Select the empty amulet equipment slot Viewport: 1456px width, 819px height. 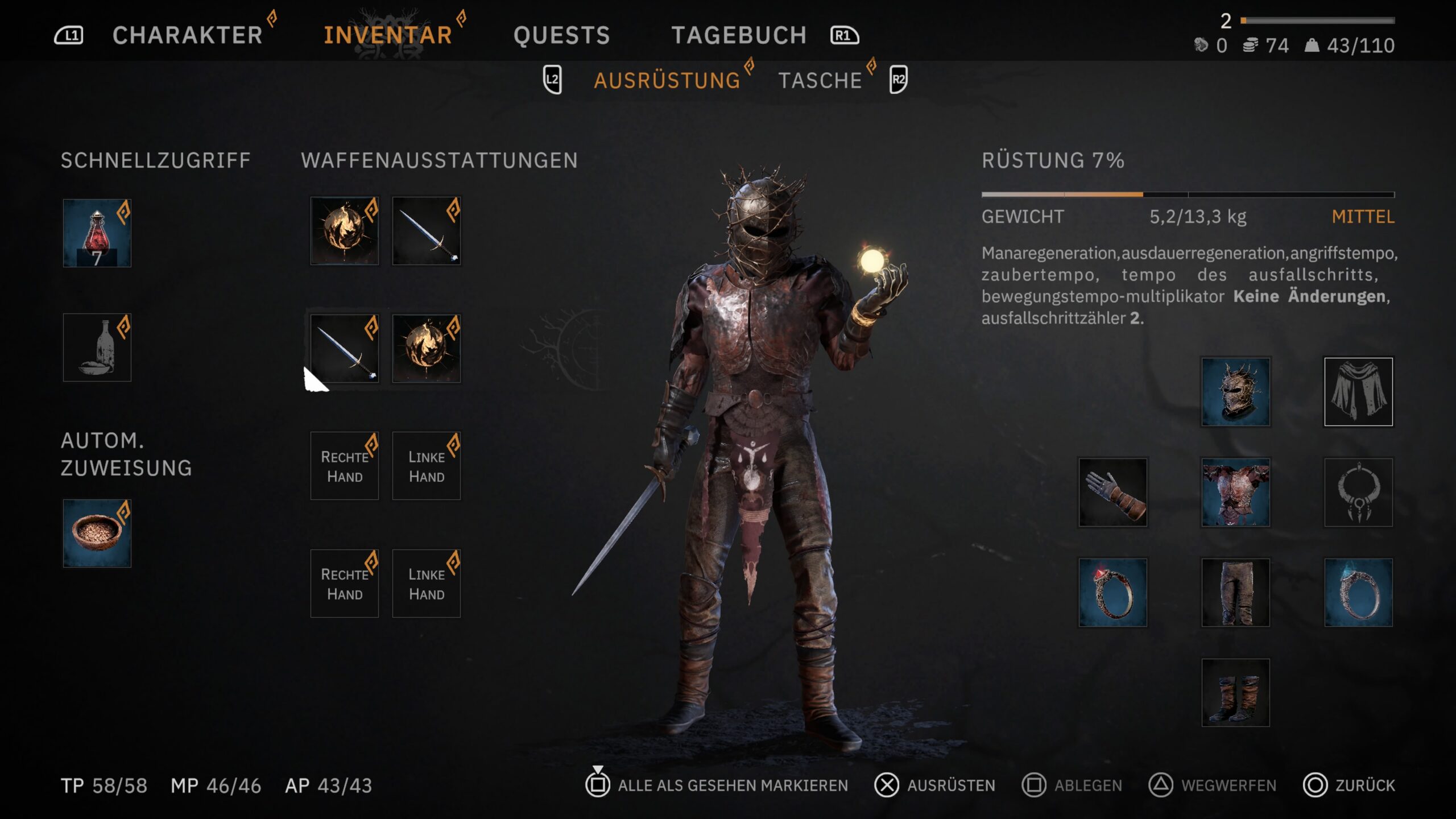[x=1358, y=493]
